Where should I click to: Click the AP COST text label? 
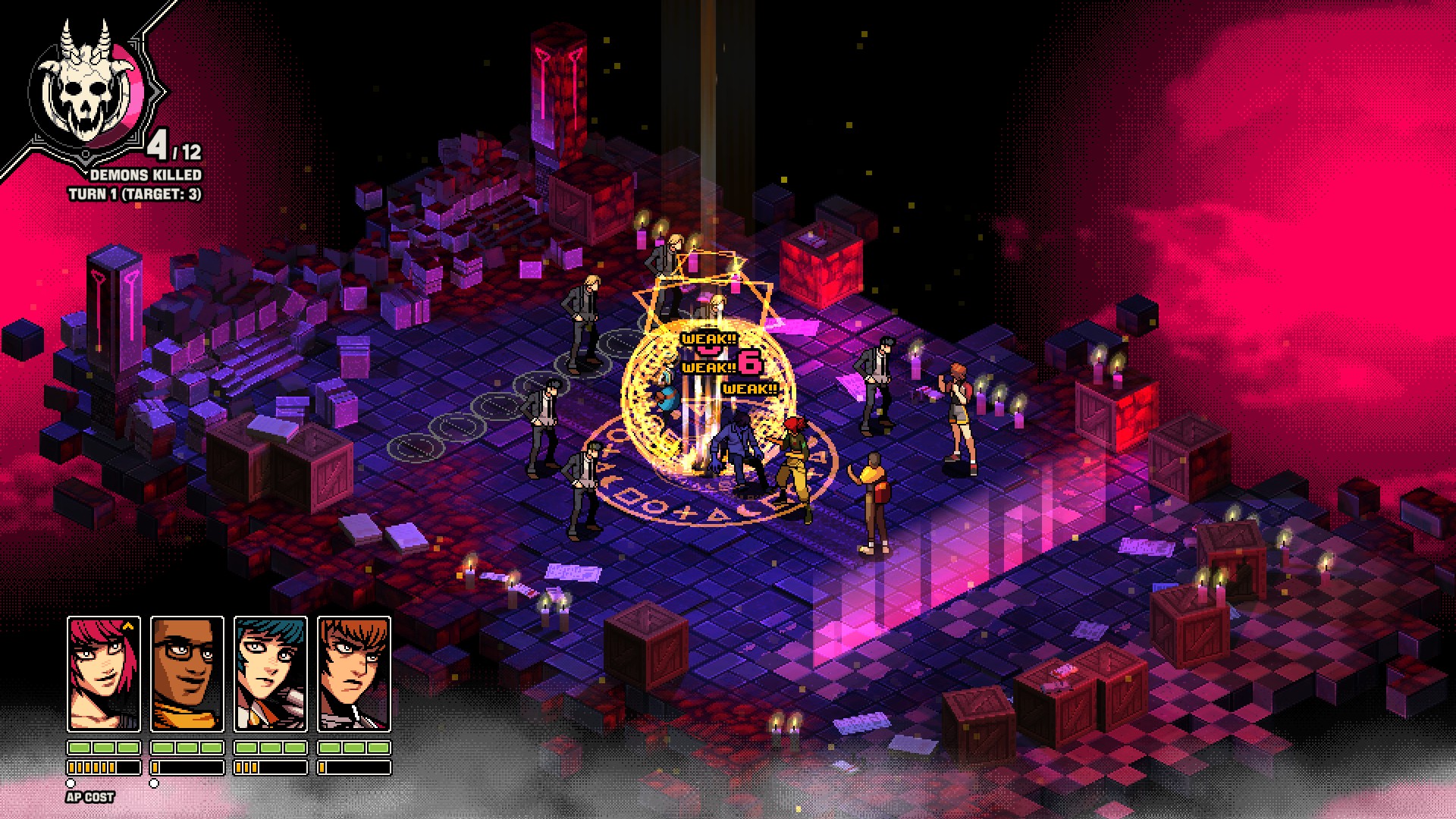pyautogui.click(x=89, y=798)
